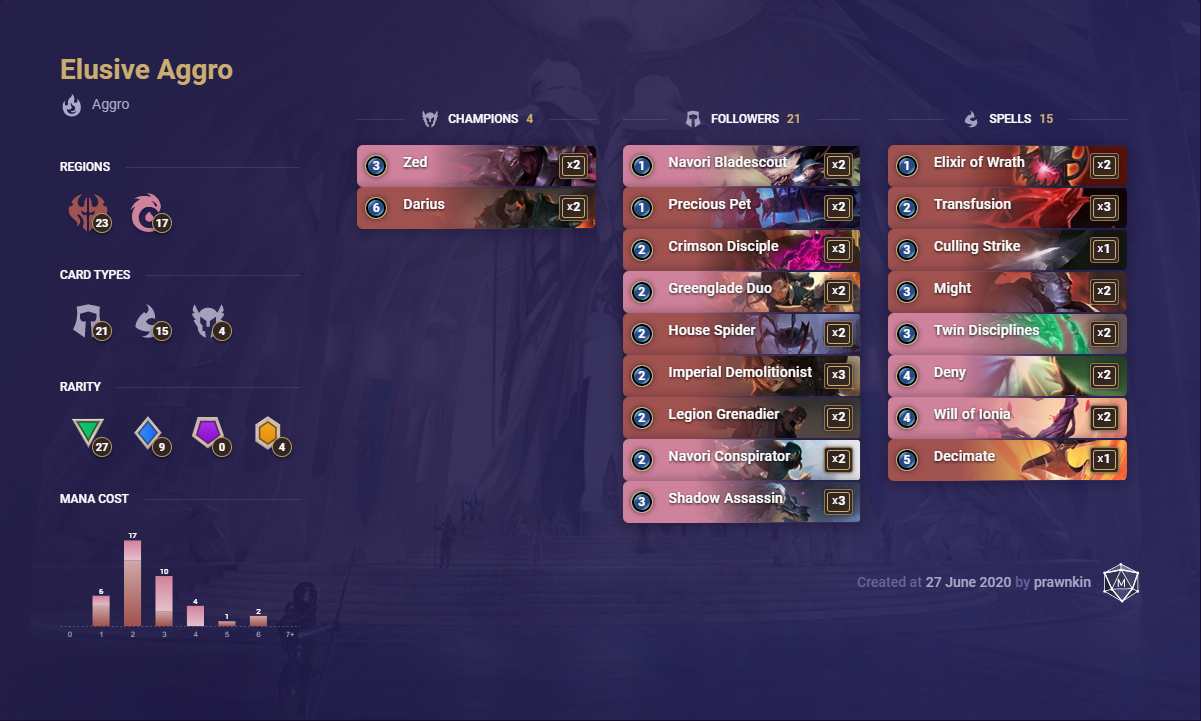Select the Might spell card
The image size is (1201, 721).
pyautogui.click(x=1007, y=292)
